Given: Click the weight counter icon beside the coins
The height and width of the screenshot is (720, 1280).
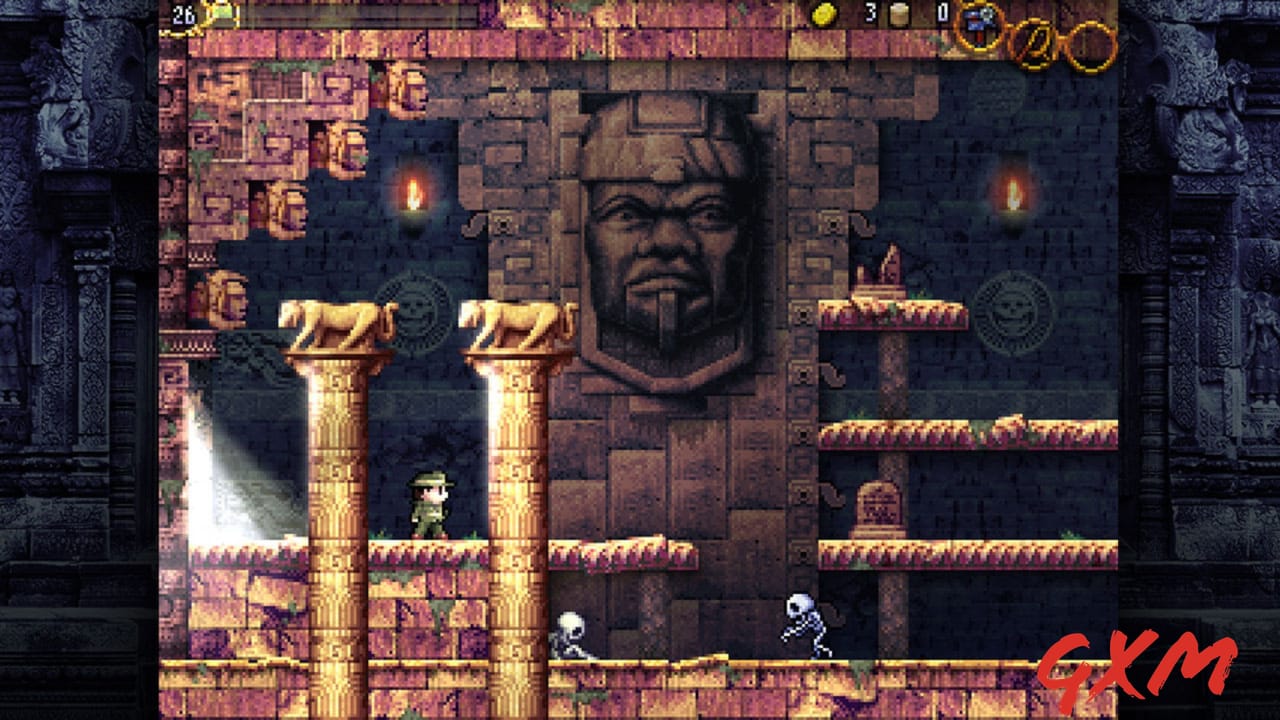Looking at the screenshot, I should click(897, 16).
